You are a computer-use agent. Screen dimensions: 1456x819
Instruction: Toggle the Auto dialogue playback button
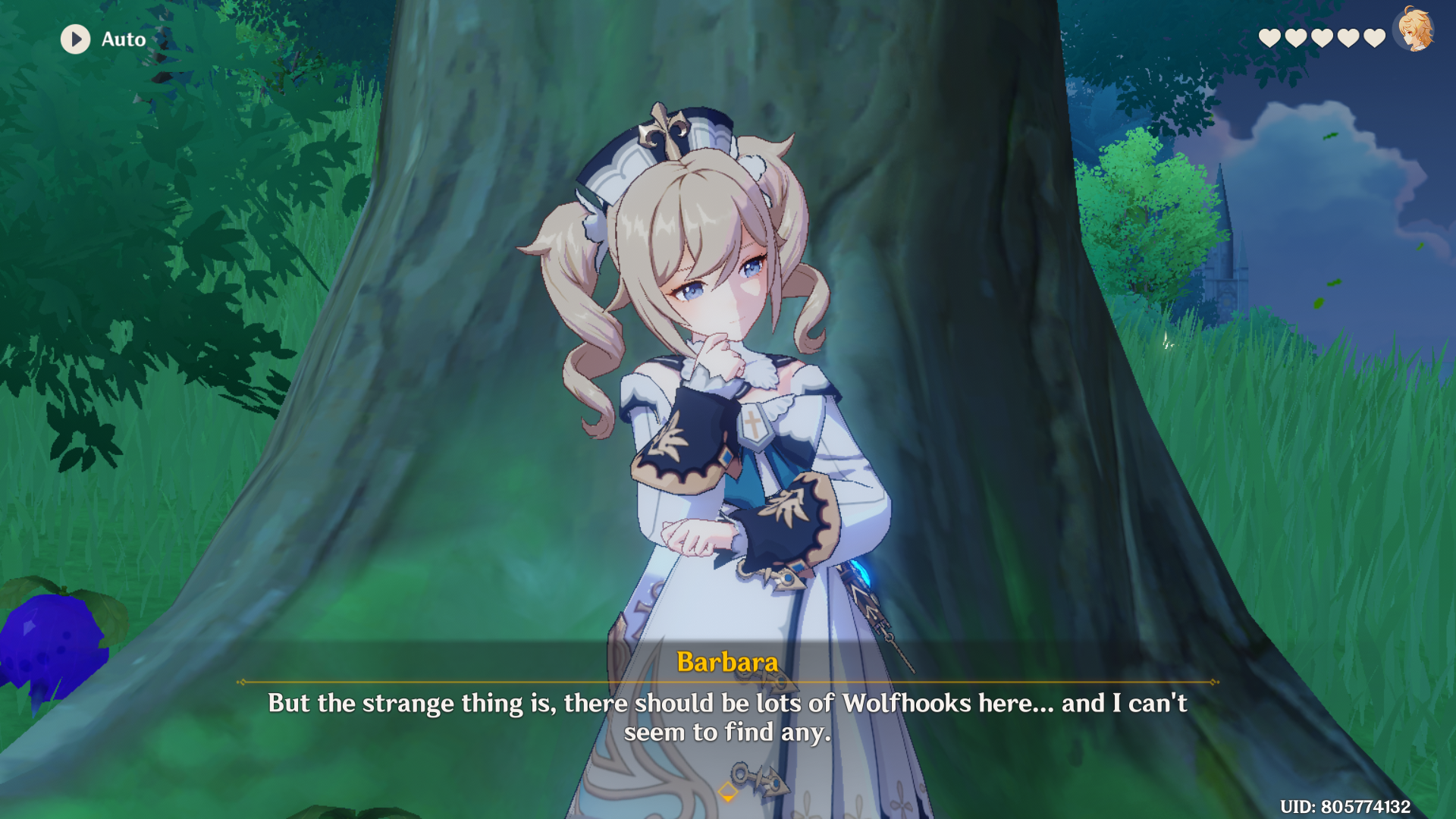[x=76, y=39]
